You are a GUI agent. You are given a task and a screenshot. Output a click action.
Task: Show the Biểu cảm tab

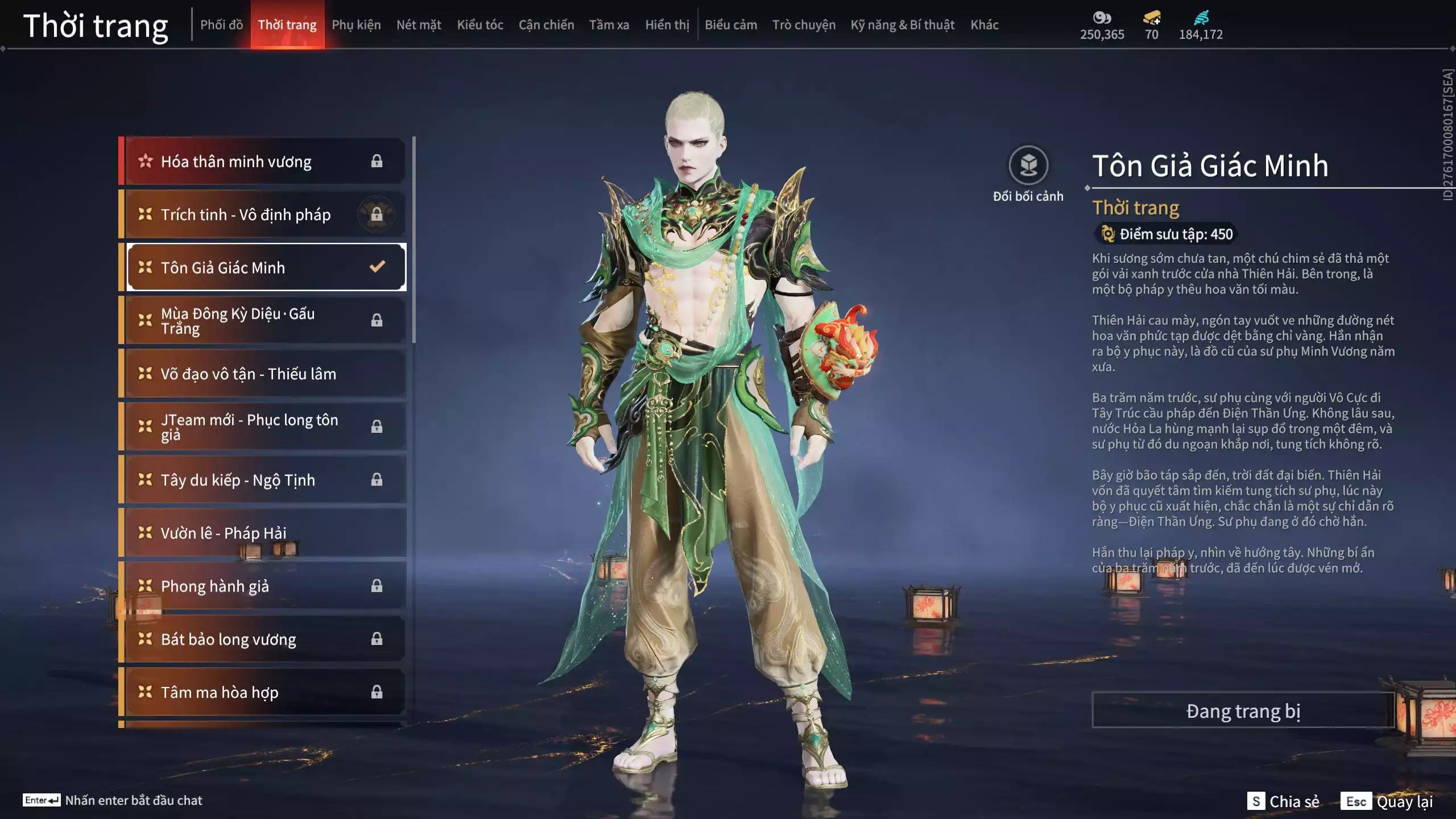click(x=730, y=25)
